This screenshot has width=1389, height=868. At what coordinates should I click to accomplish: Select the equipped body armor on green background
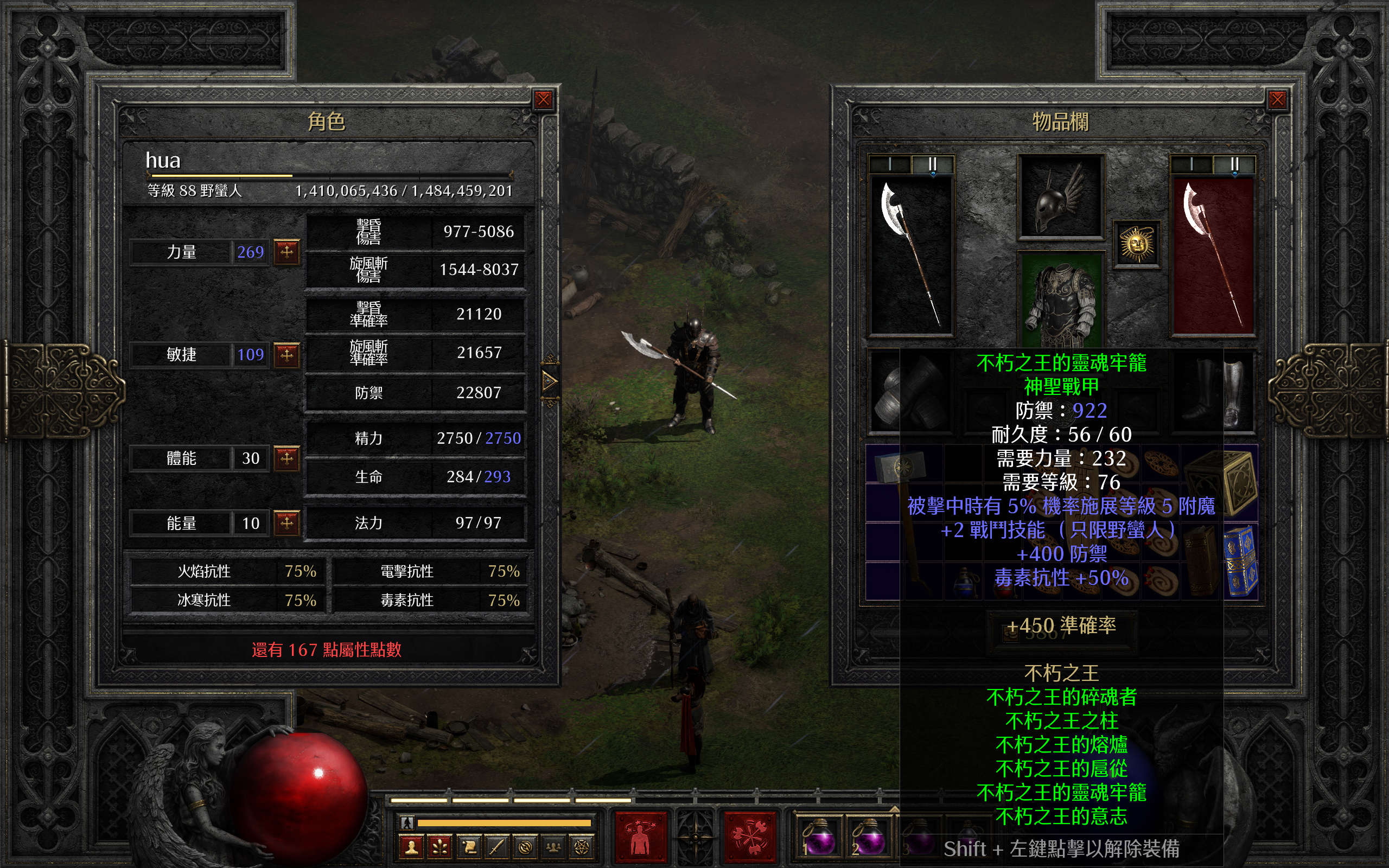pos(1061,298)
